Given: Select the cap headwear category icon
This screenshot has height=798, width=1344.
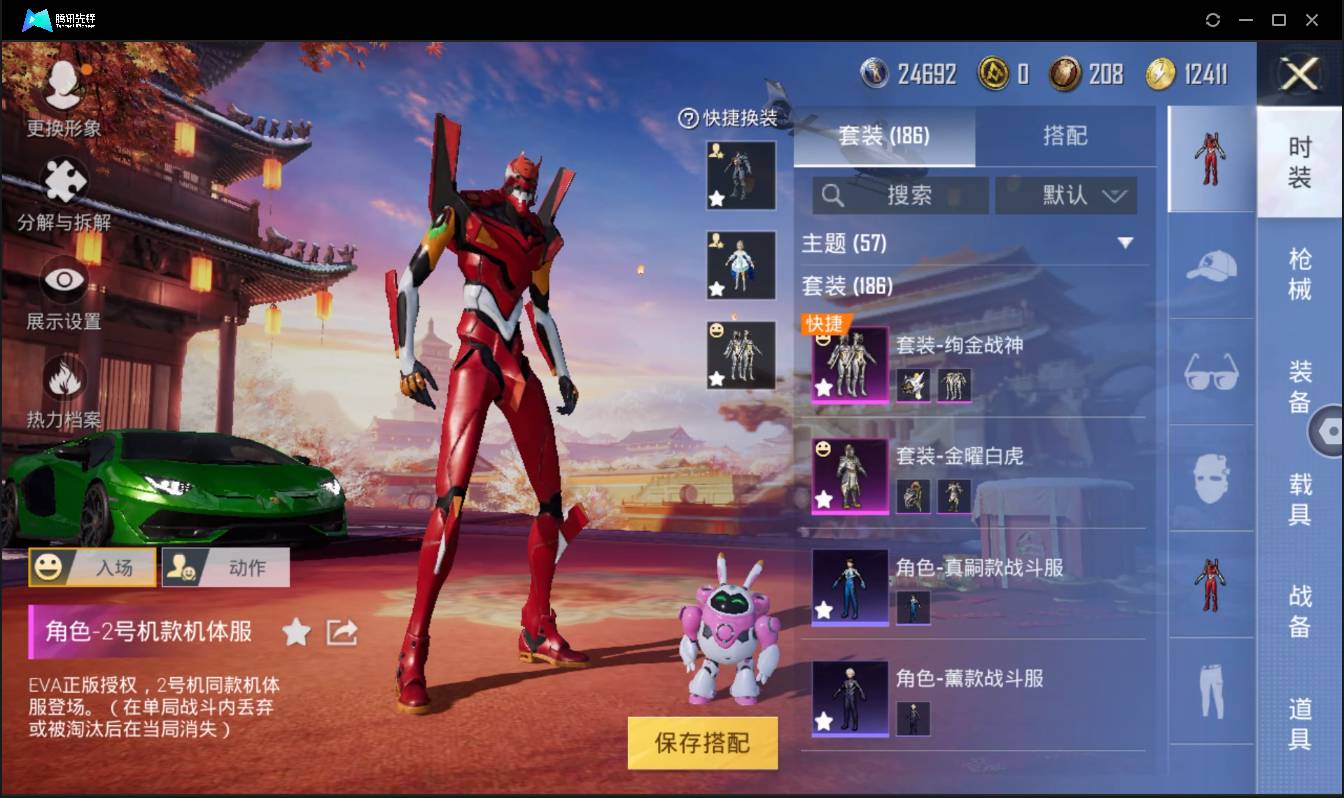Looking at the screenshot, I should [x=1211, y=266].
